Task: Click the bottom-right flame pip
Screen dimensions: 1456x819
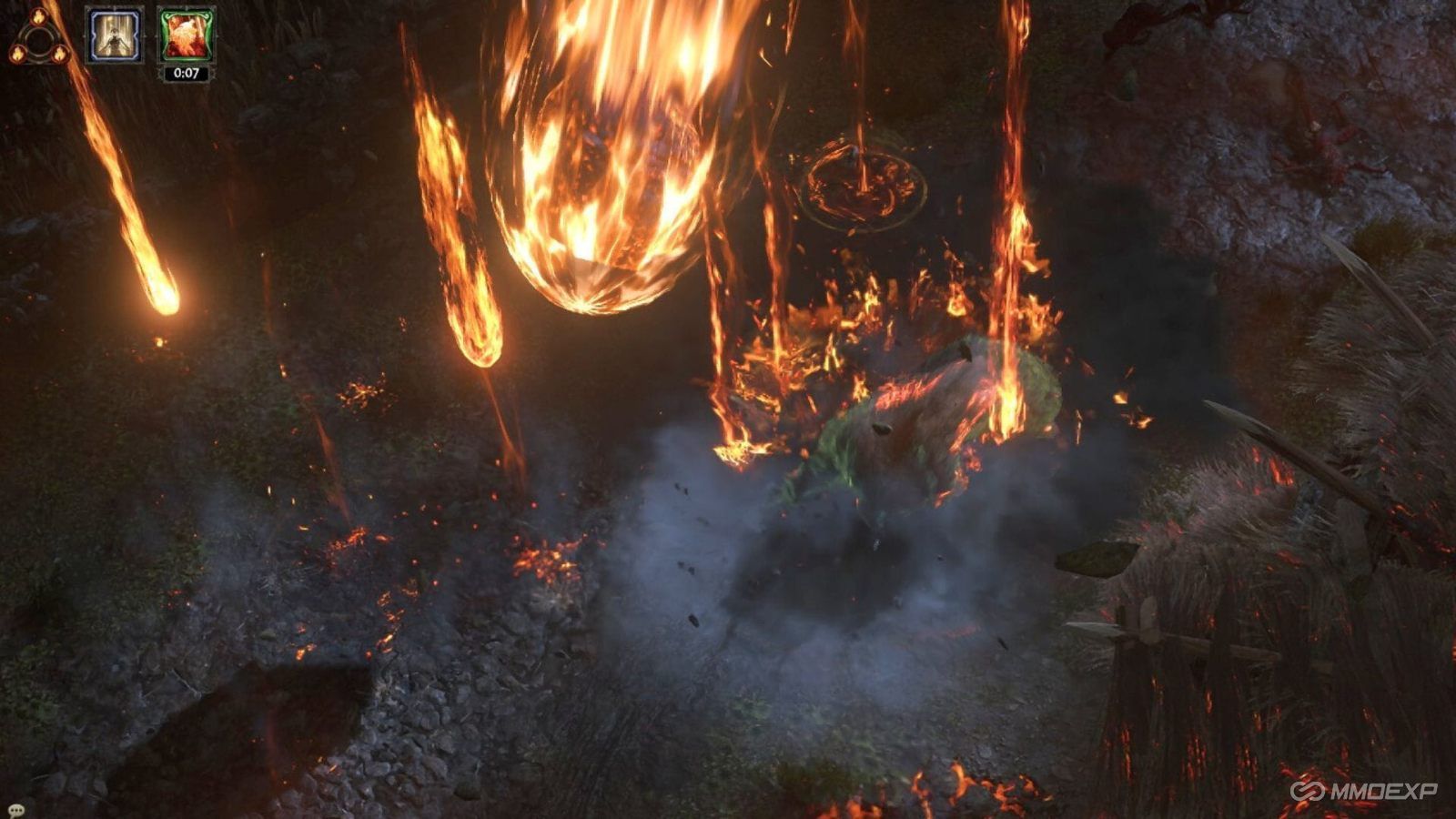Action: (x=61, y=53)
